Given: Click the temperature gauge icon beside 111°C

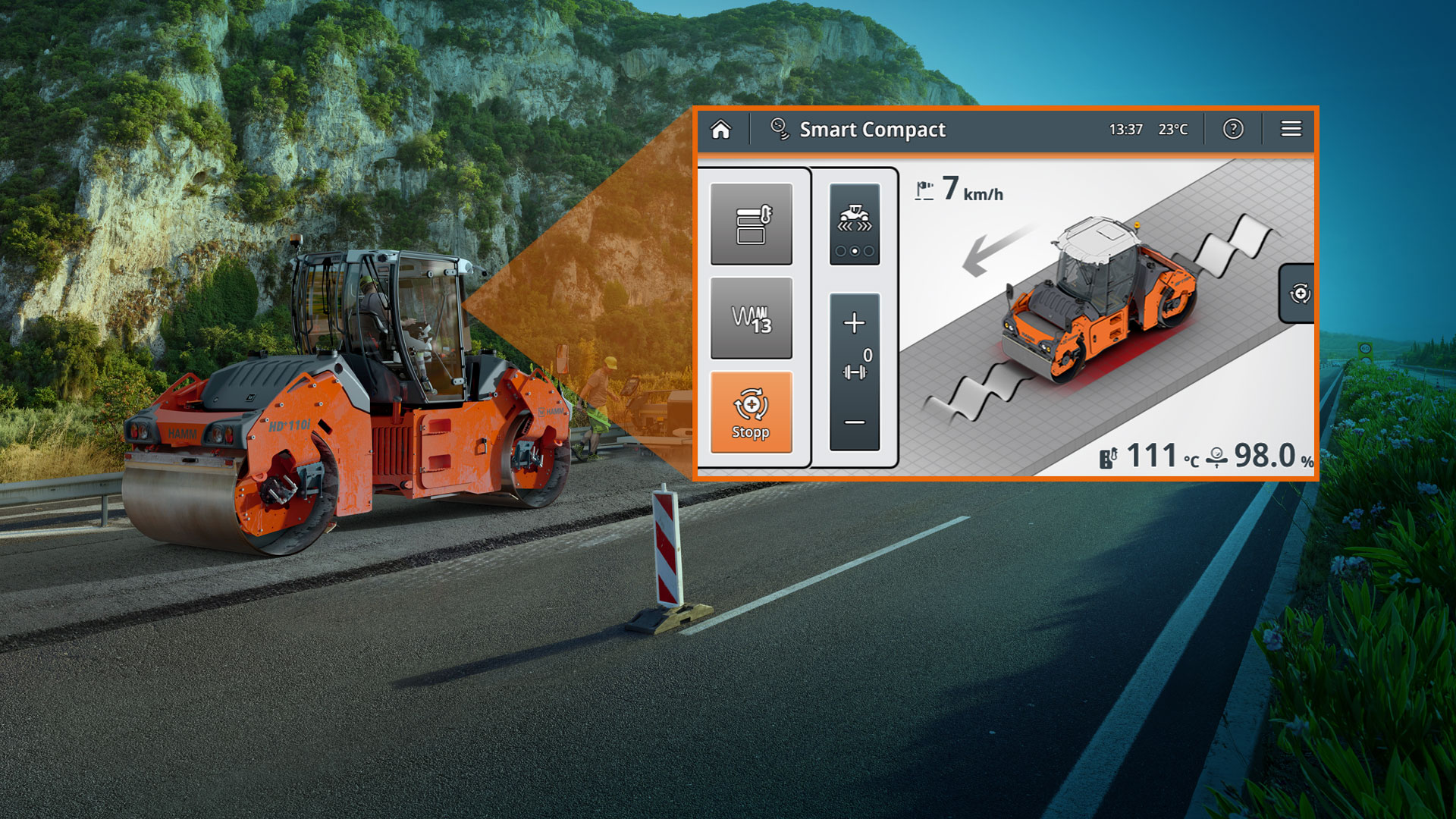Looking at the screenshot, I should [x=1109, y=459].
